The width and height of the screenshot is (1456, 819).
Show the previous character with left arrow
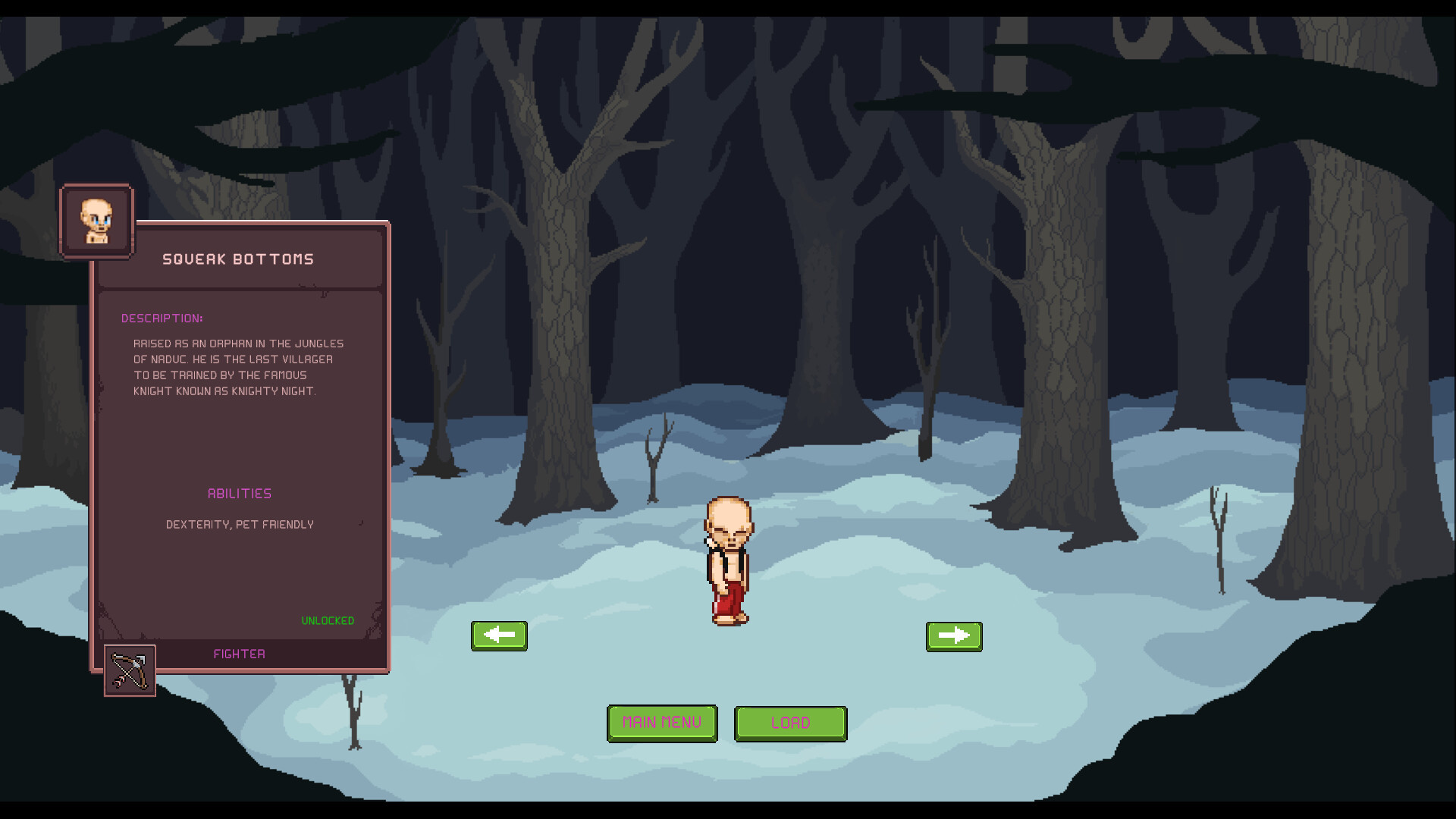pos(499,635)
